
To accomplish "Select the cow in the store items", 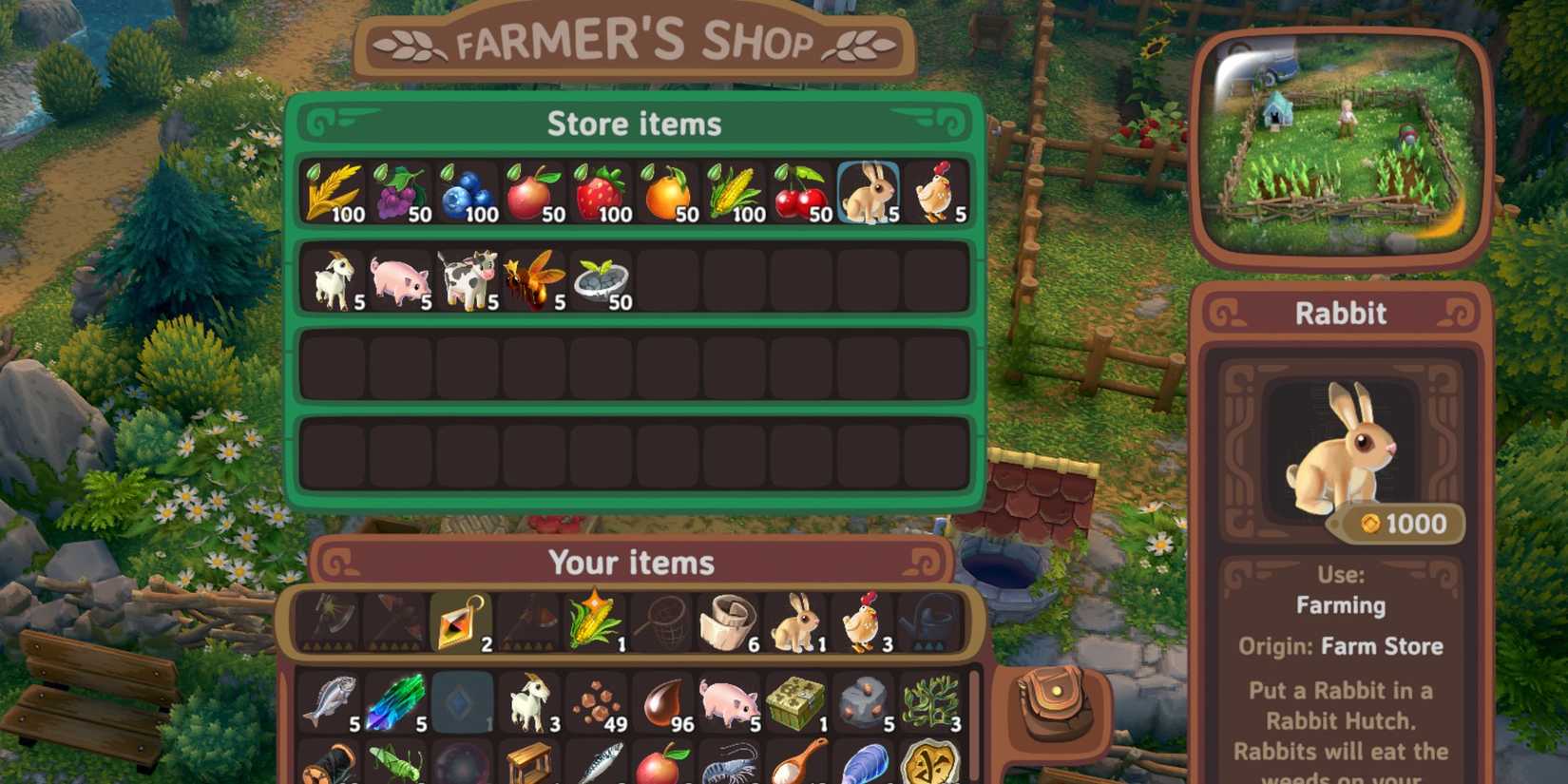I will tap(466, 278).
